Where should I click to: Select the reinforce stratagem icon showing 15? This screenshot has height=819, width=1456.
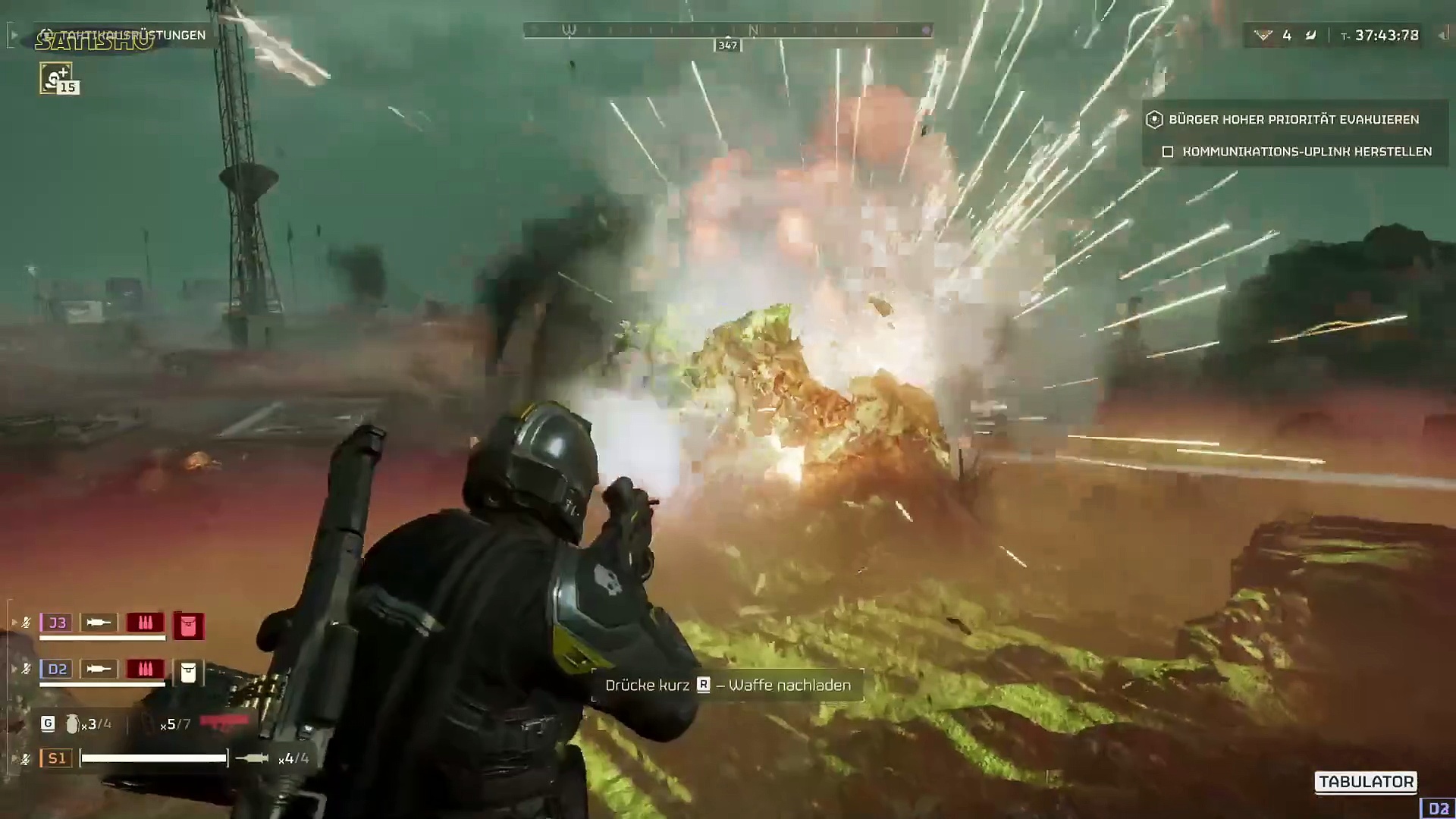point(57,77)
